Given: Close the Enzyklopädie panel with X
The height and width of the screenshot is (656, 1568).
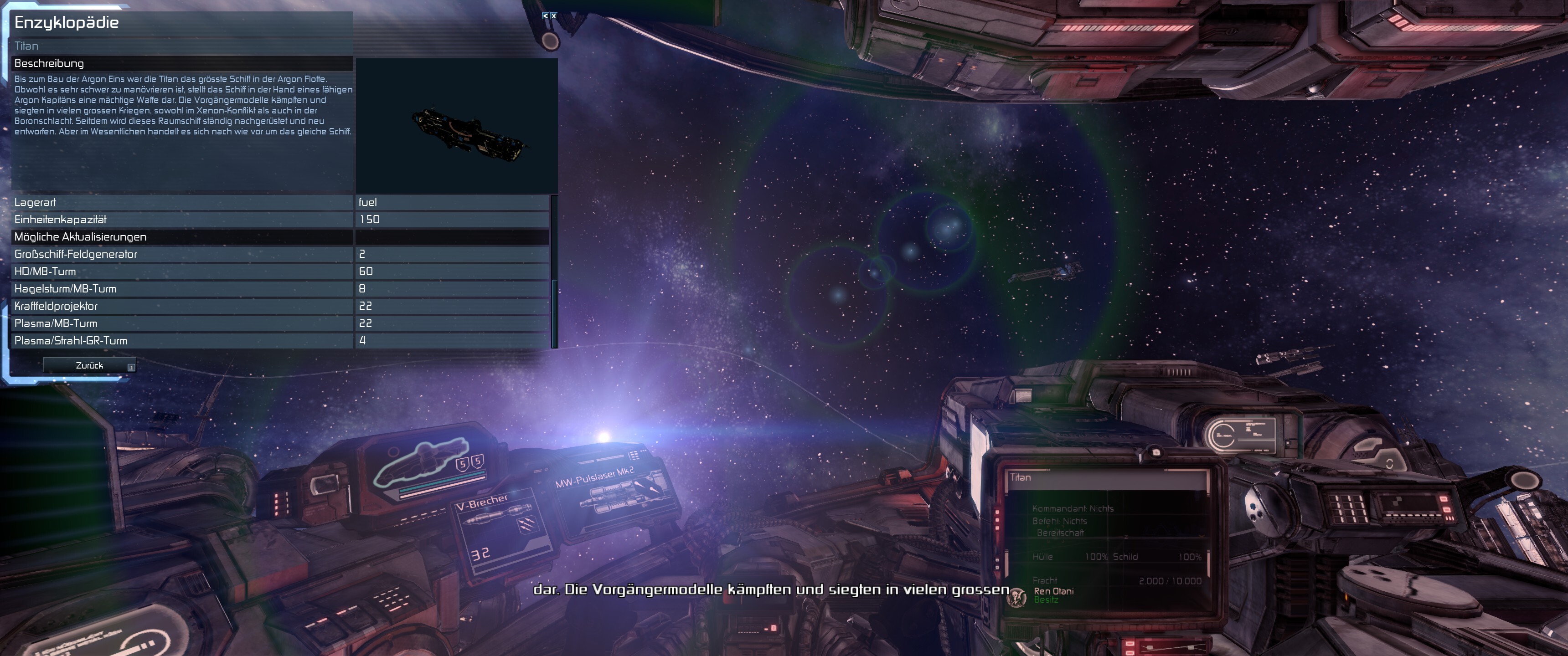Looking at the screenshot, I should pyautogui.click(x=553, y=16).
